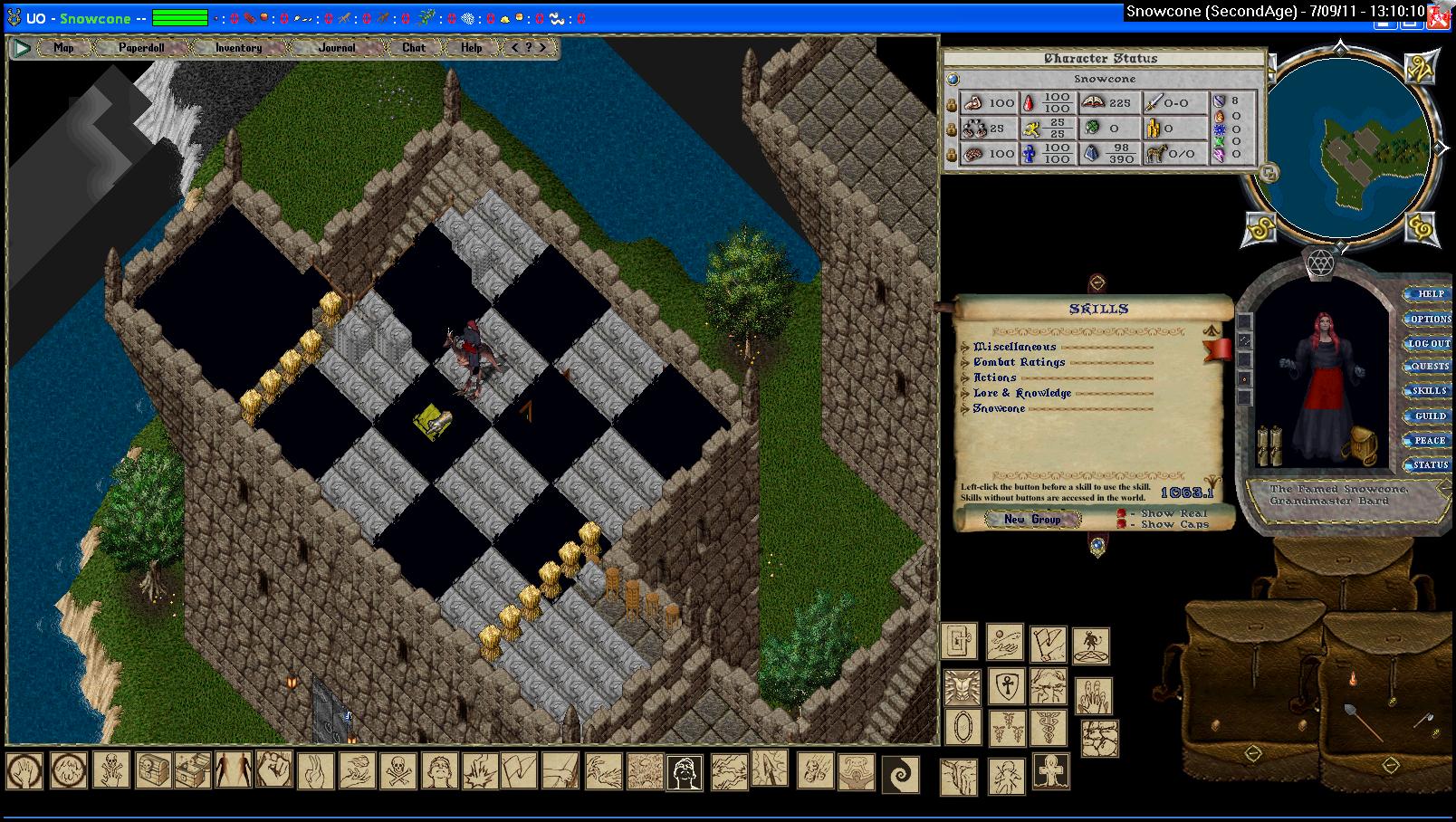Toggle the PEACE combat mode button
This screenshot has width=1456, height=822.
tap(1430, 440)
